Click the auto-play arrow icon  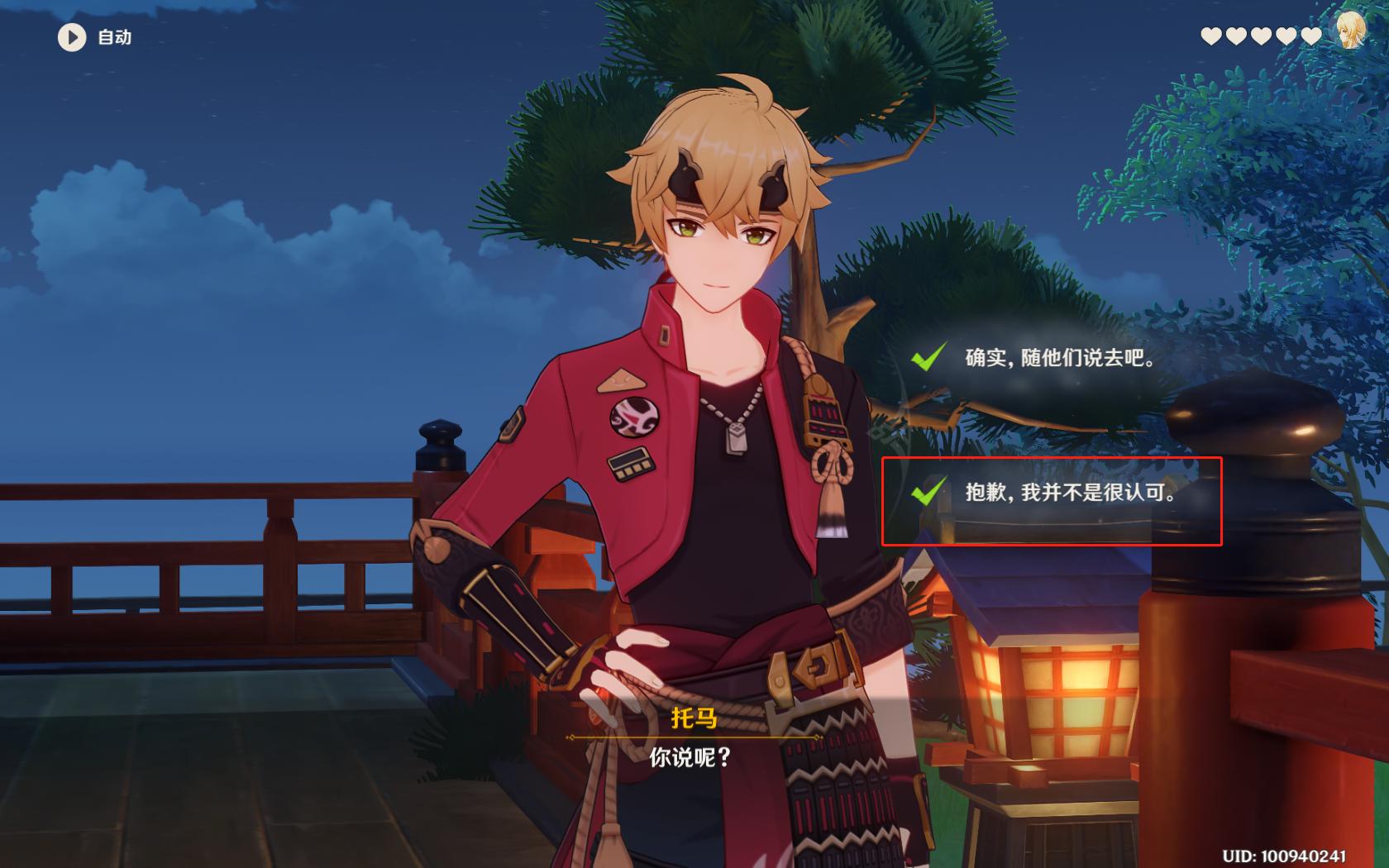coord(71,36)
